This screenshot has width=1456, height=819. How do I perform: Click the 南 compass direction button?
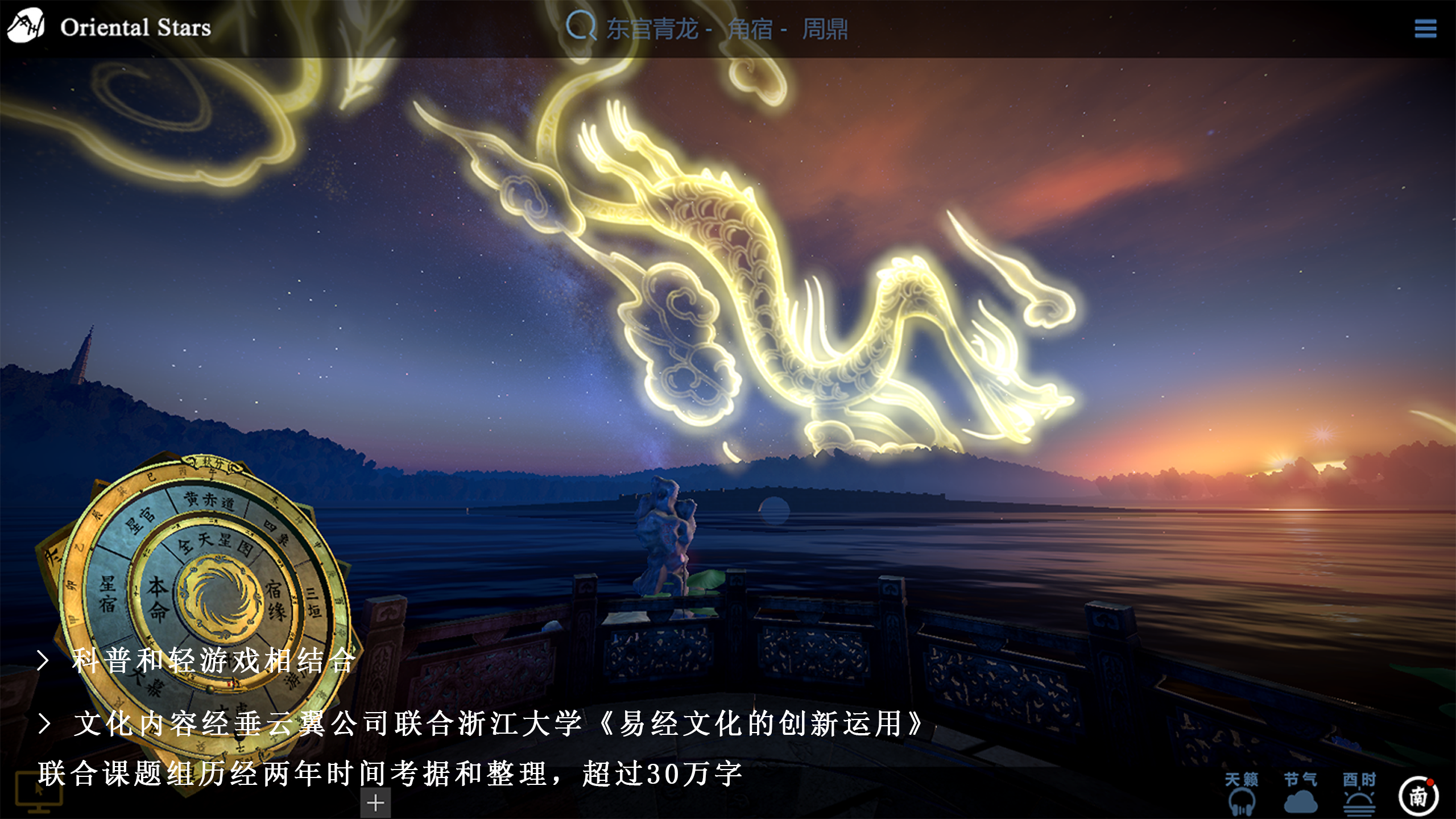(1418, 796)
